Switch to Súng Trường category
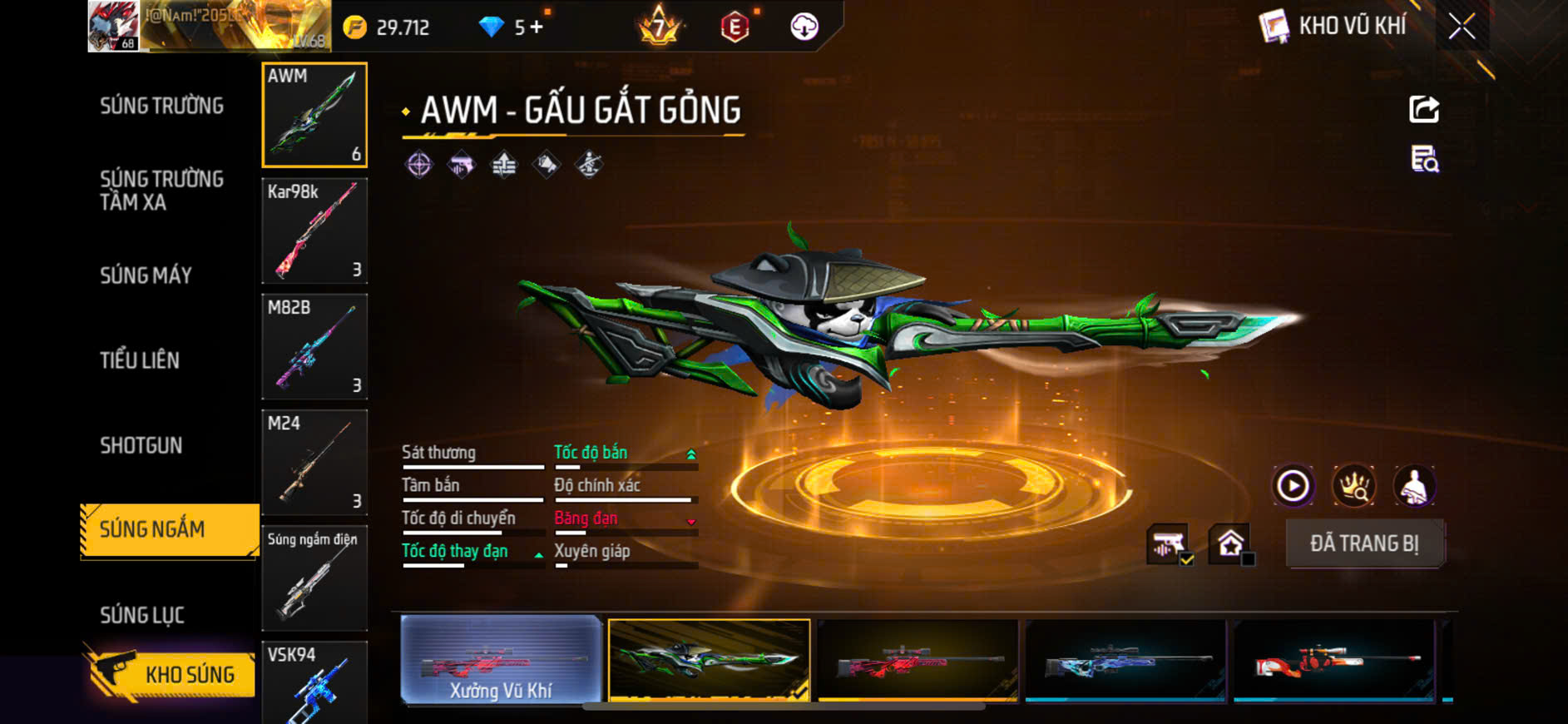Image resolution: width=1568 pixels, height=724 pixels. click(x=161, y=106)
